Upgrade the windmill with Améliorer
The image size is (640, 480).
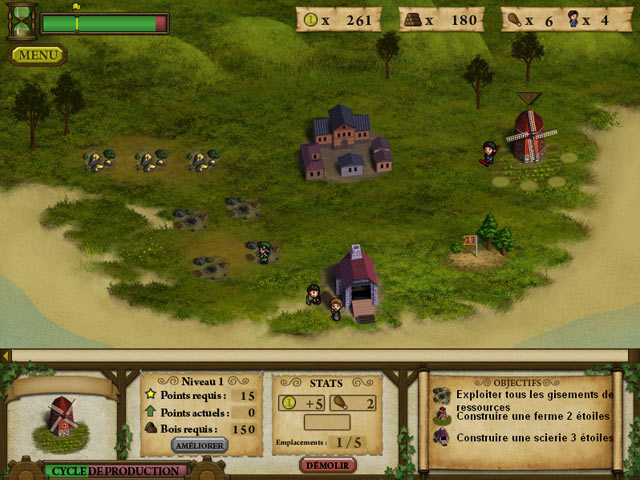pos(200,444)
